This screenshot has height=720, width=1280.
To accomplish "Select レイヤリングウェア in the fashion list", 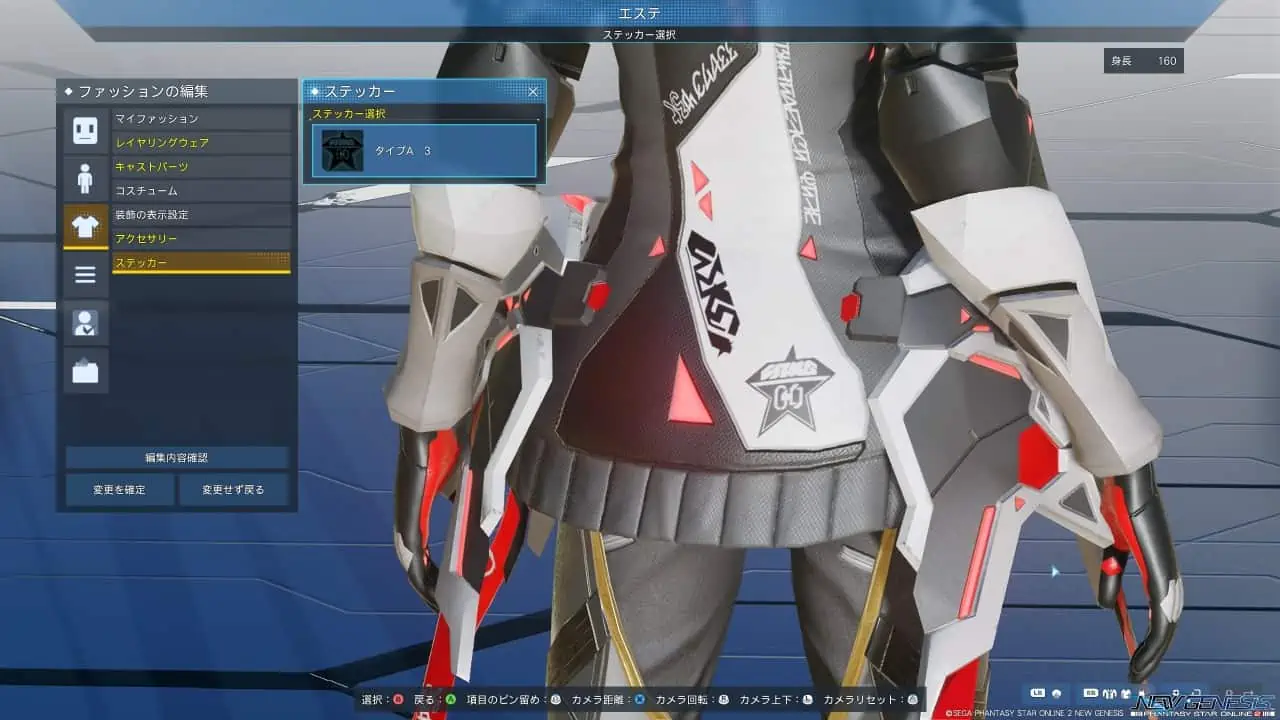I will (x=201, y=143).
